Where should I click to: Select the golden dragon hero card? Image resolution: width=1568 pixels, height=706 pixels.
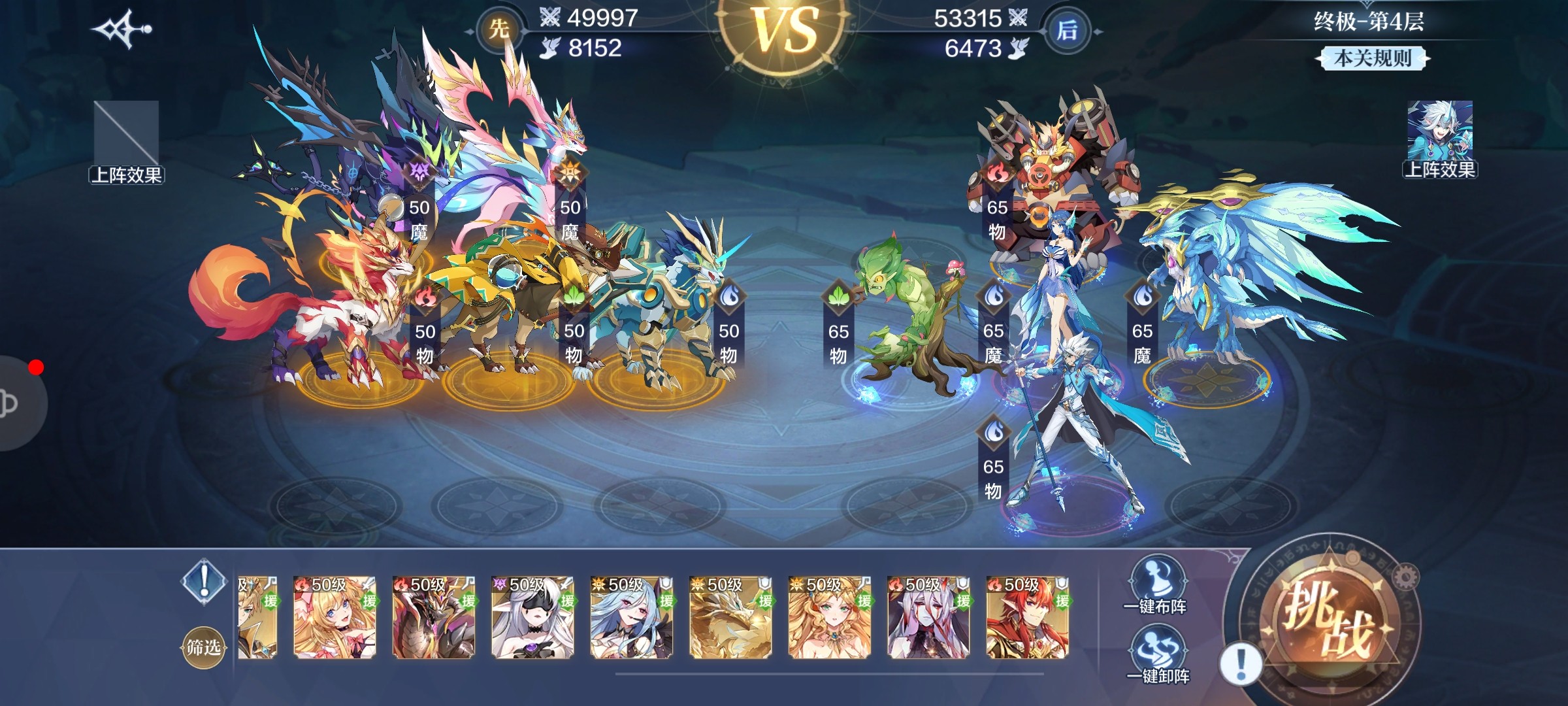[730, 618]
